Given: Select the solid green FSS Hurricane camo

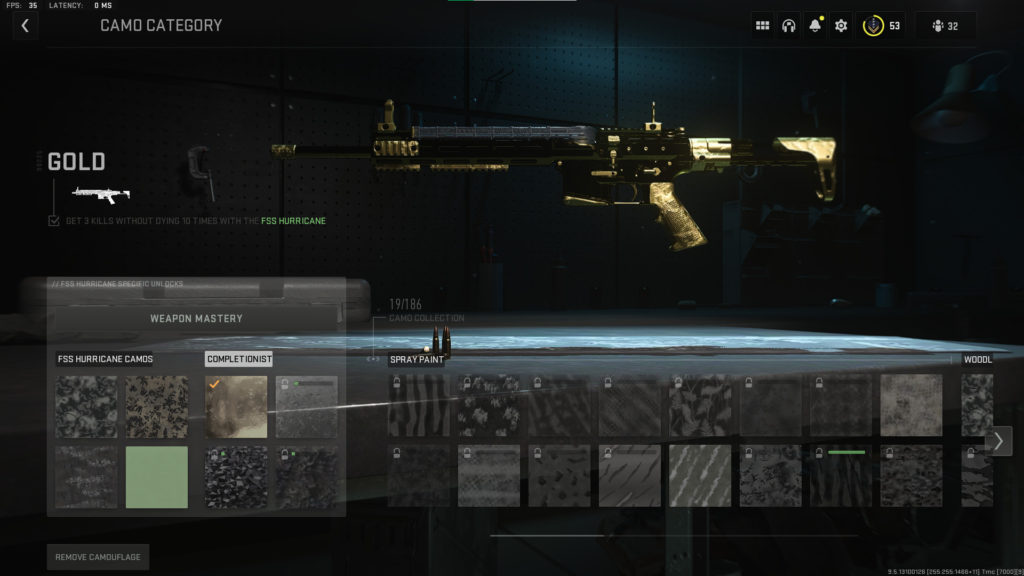Looking at the screenshot, I should click(x=156, y=477).
